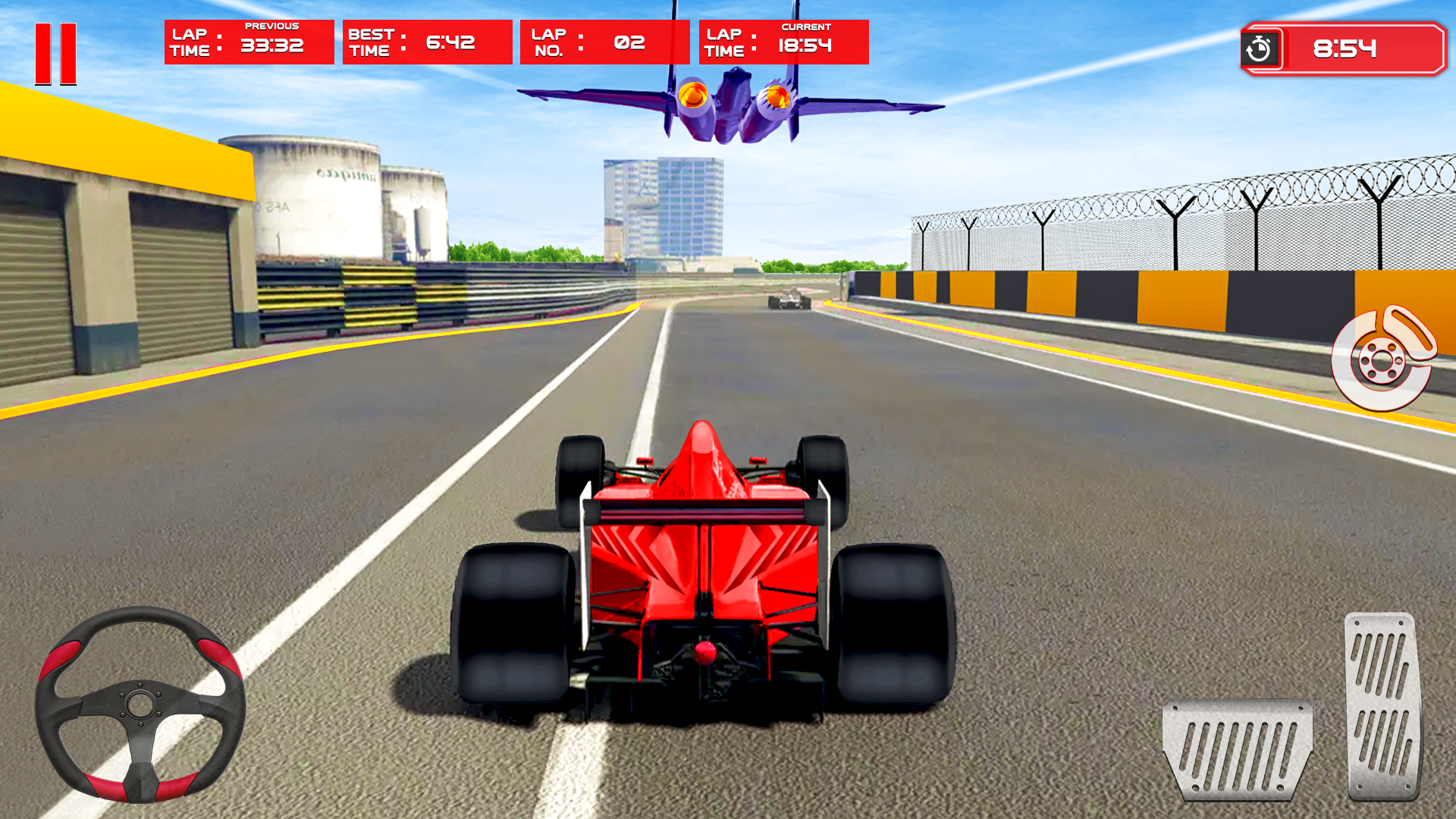Viewport: 1456px width, 819px height.
Task: Click the PREVIOUS lap time panel showing 33:32
Action: (249, 42)
